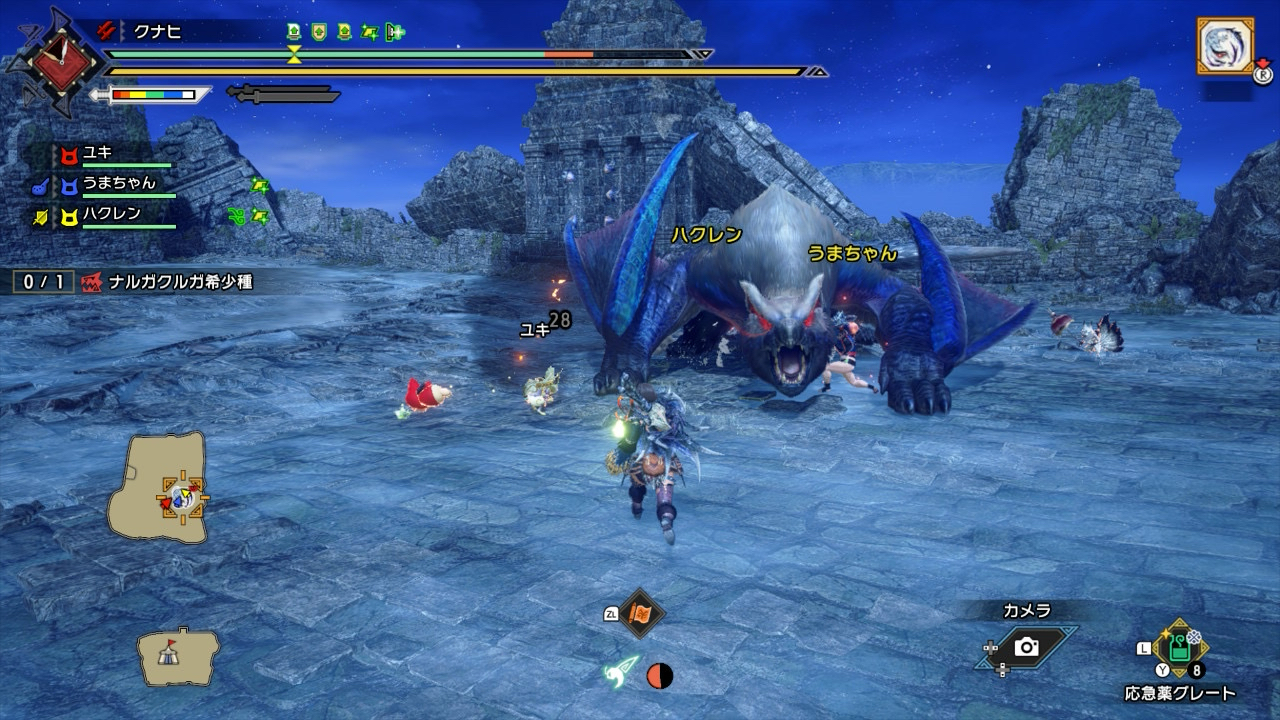Click the monster portrait icon
The width and height of the screenshot is (1280, 720).
pos(1224,46)
